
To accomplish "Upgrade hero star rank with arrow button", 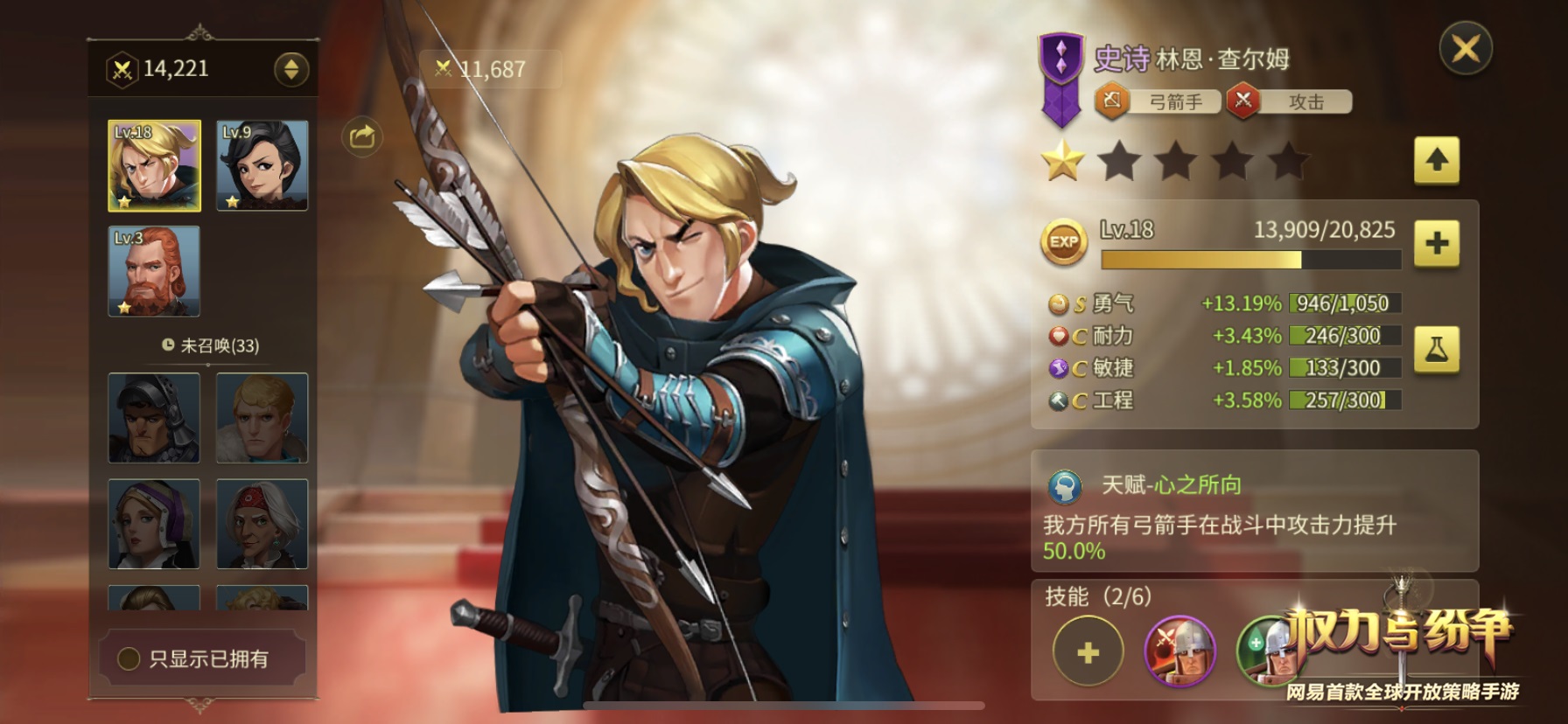I will (1436, 160).
